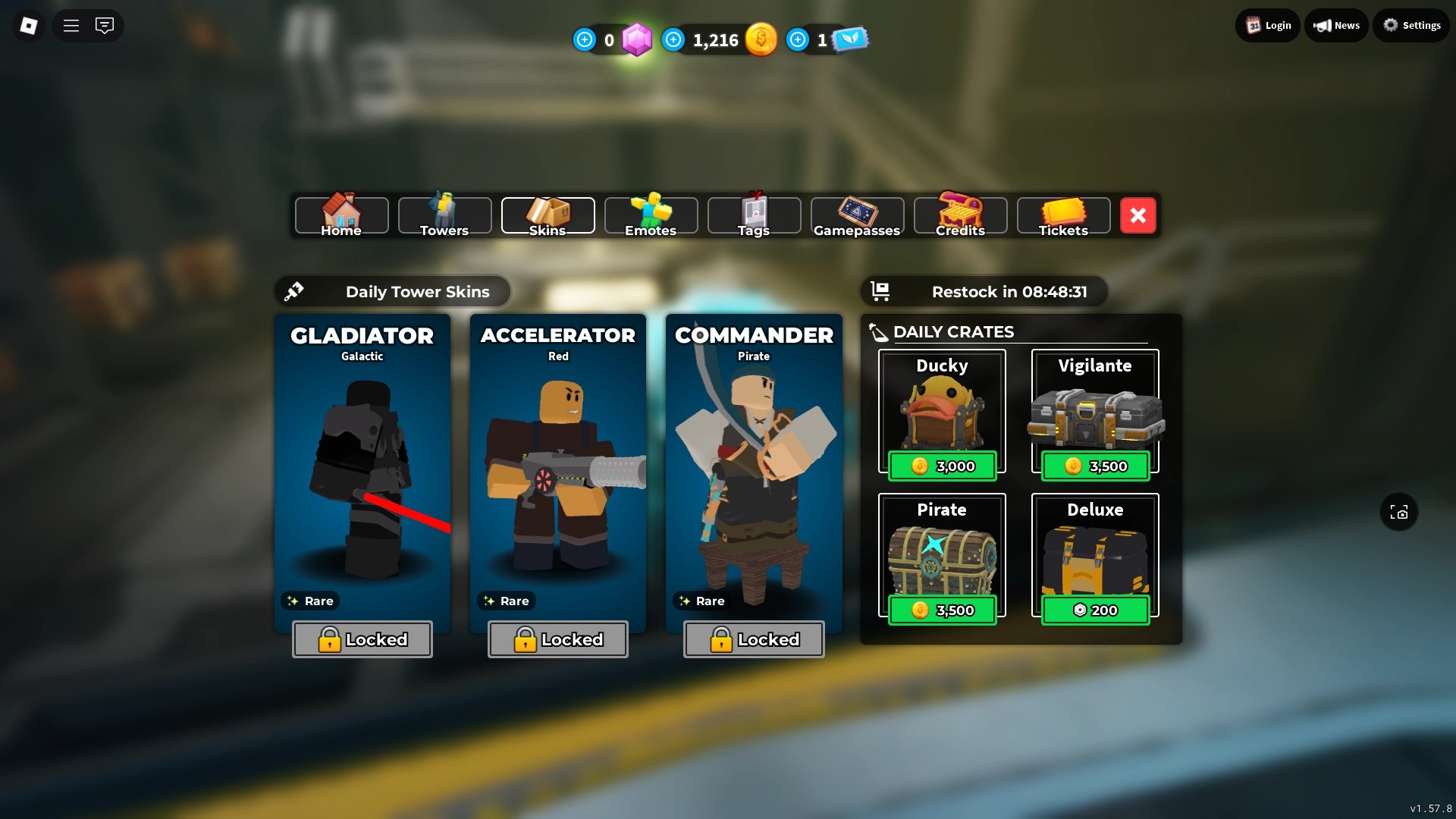Select the Gamepasses card icon
Screen dimensions: 1456x819
[x=857, y=210]
